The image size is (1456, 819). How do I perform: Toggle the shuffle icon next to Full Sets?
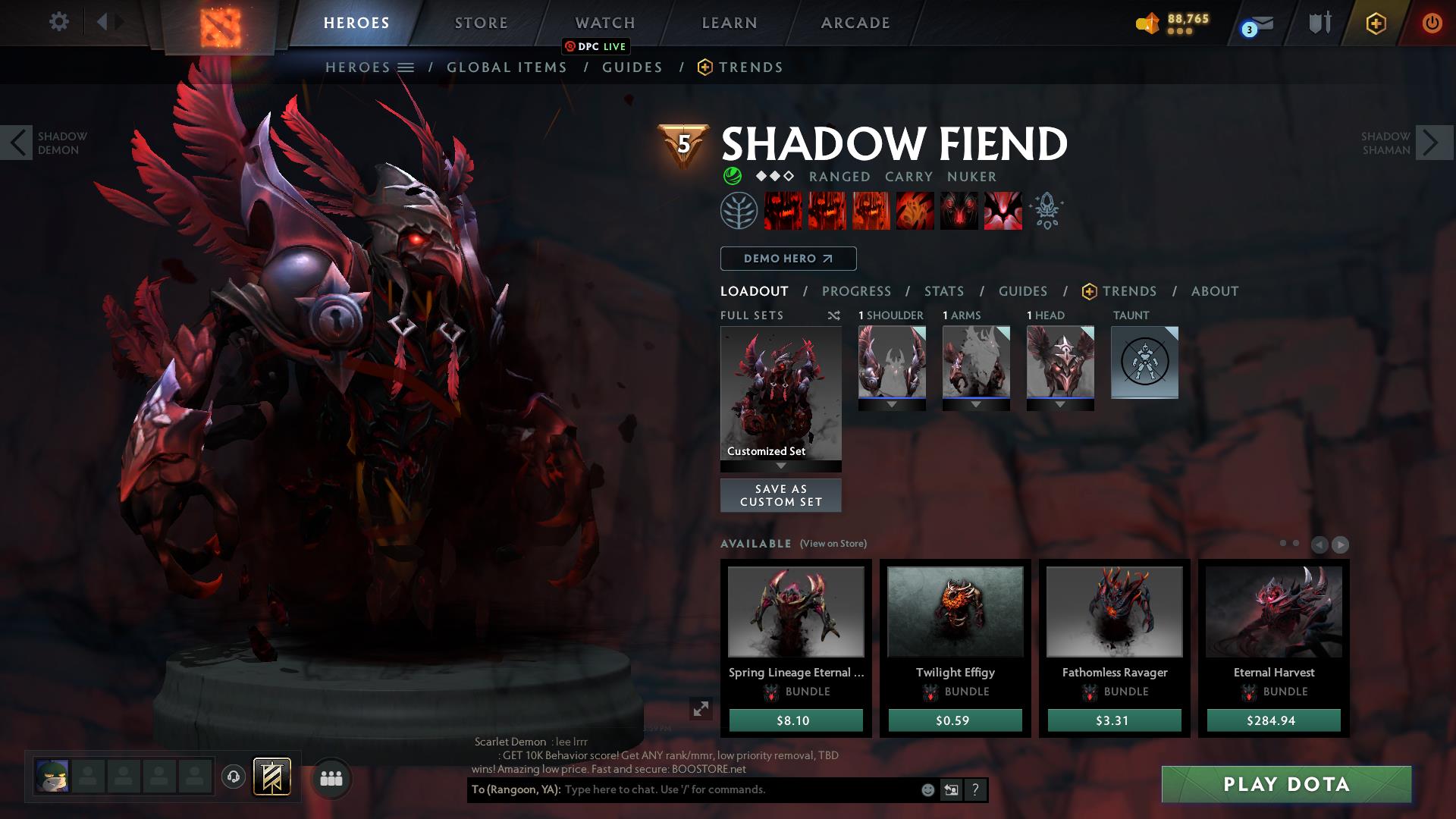pos(834,315)
